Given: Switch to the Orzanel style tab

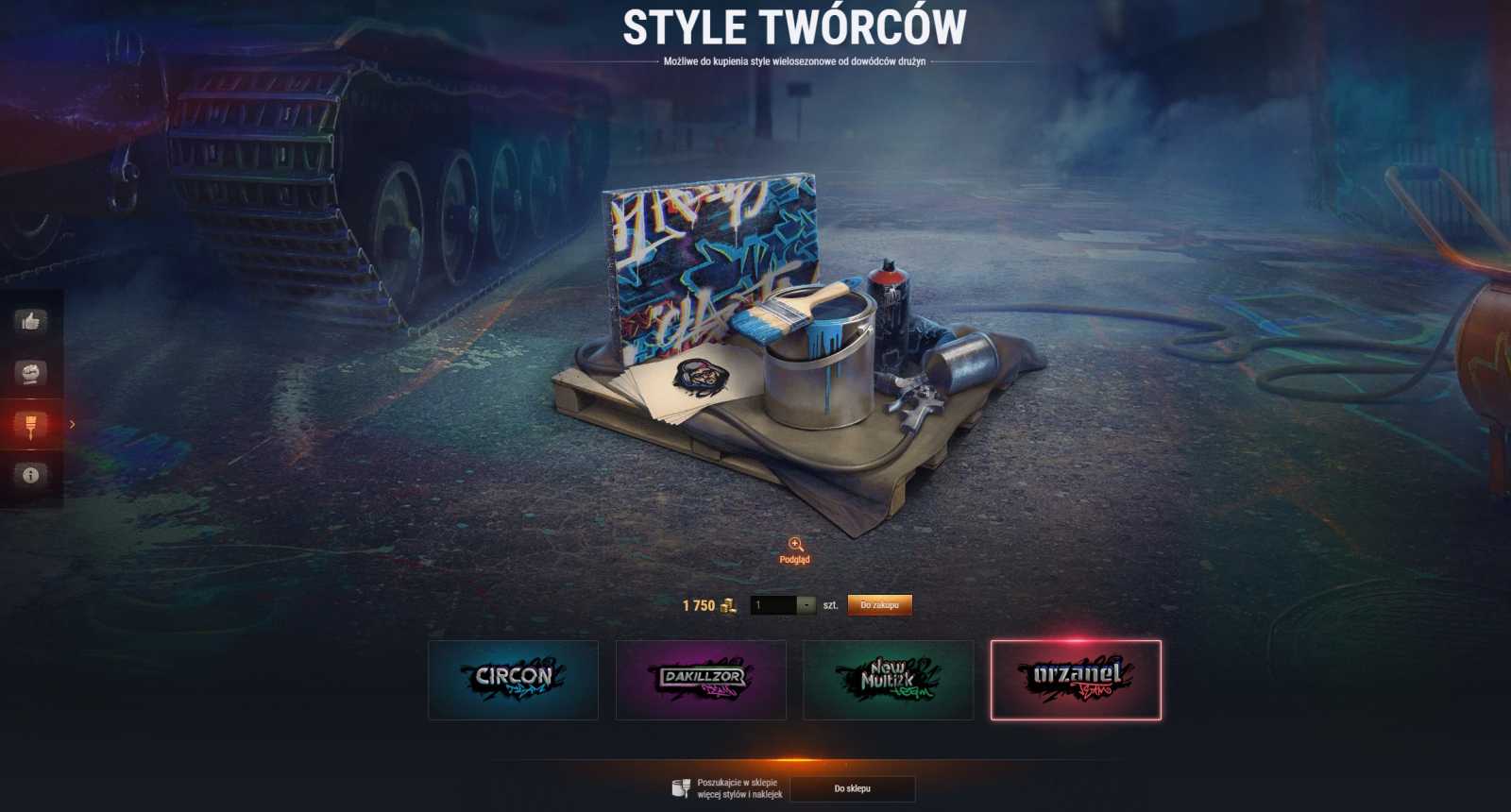Looking at the screenshot, I should pyautogui.click(x=1076, y=679).
